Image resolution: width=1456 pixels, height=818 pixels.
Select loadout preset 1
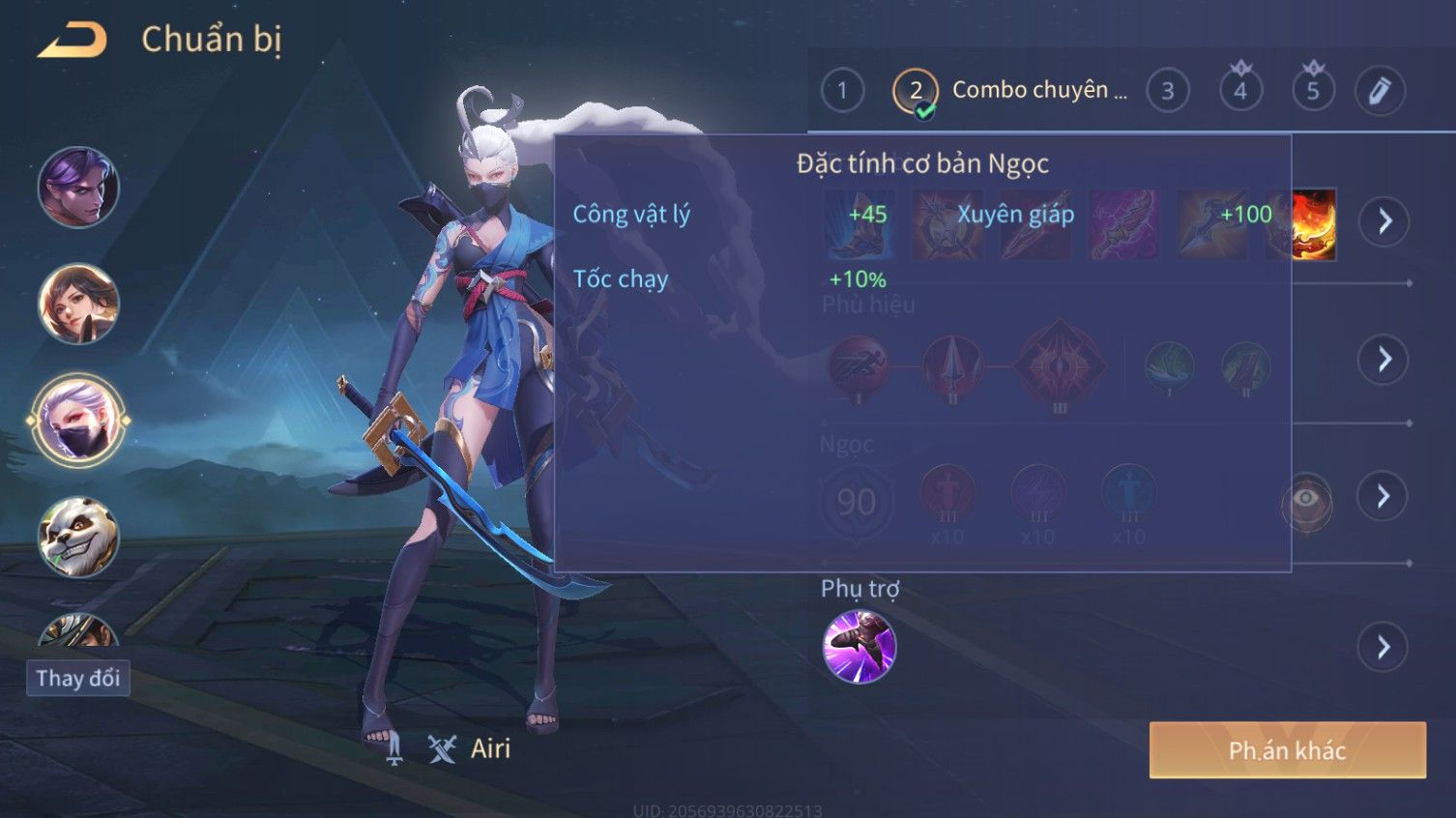842,91
